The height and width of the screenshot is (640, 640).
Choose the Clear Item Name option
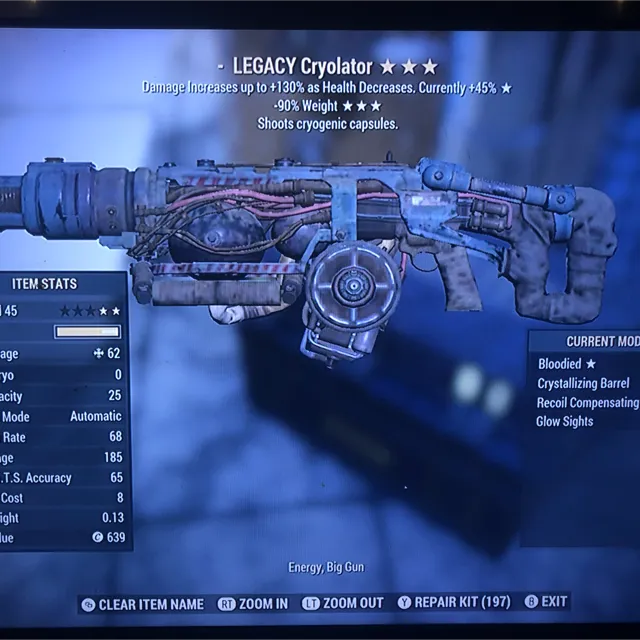pos(150,604)
